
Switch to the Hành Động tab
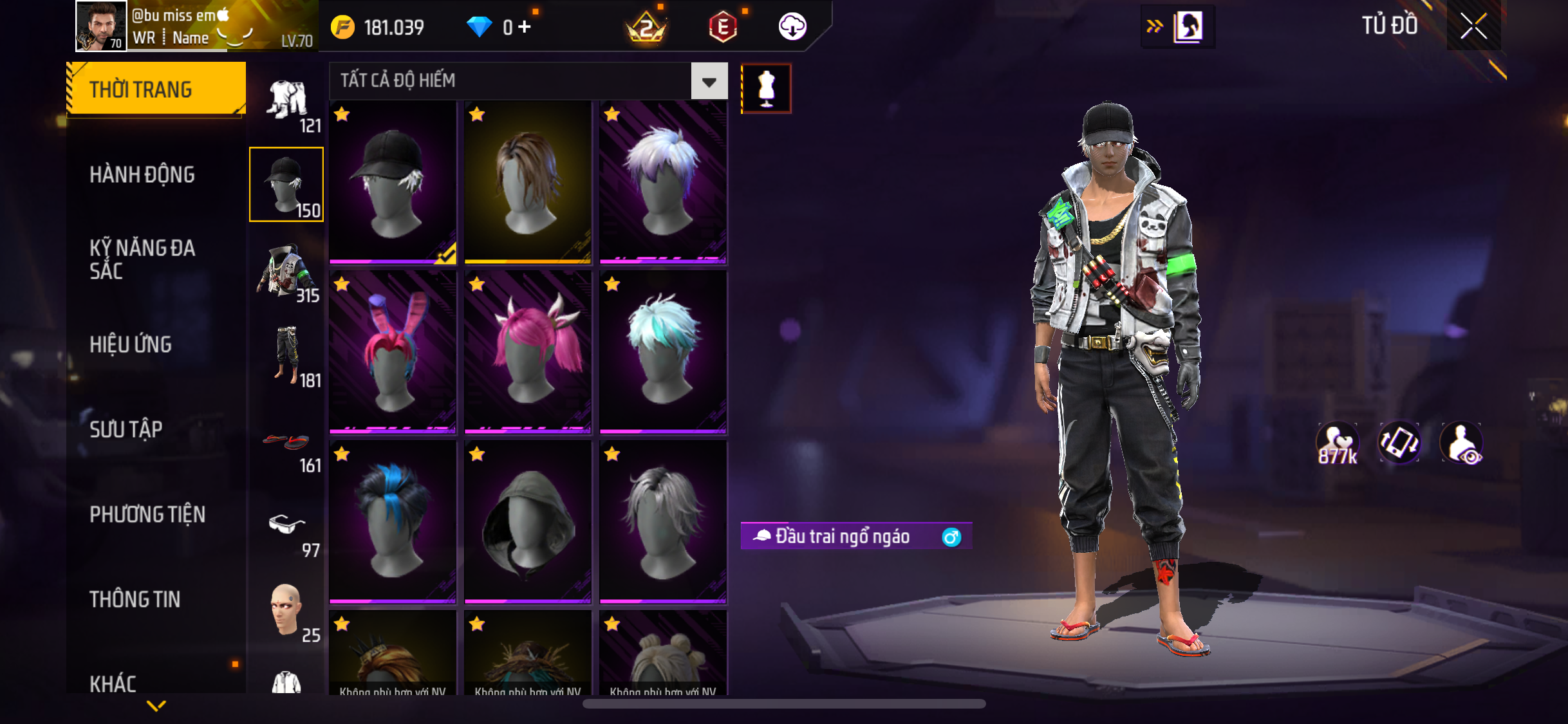tap(142, 174)
